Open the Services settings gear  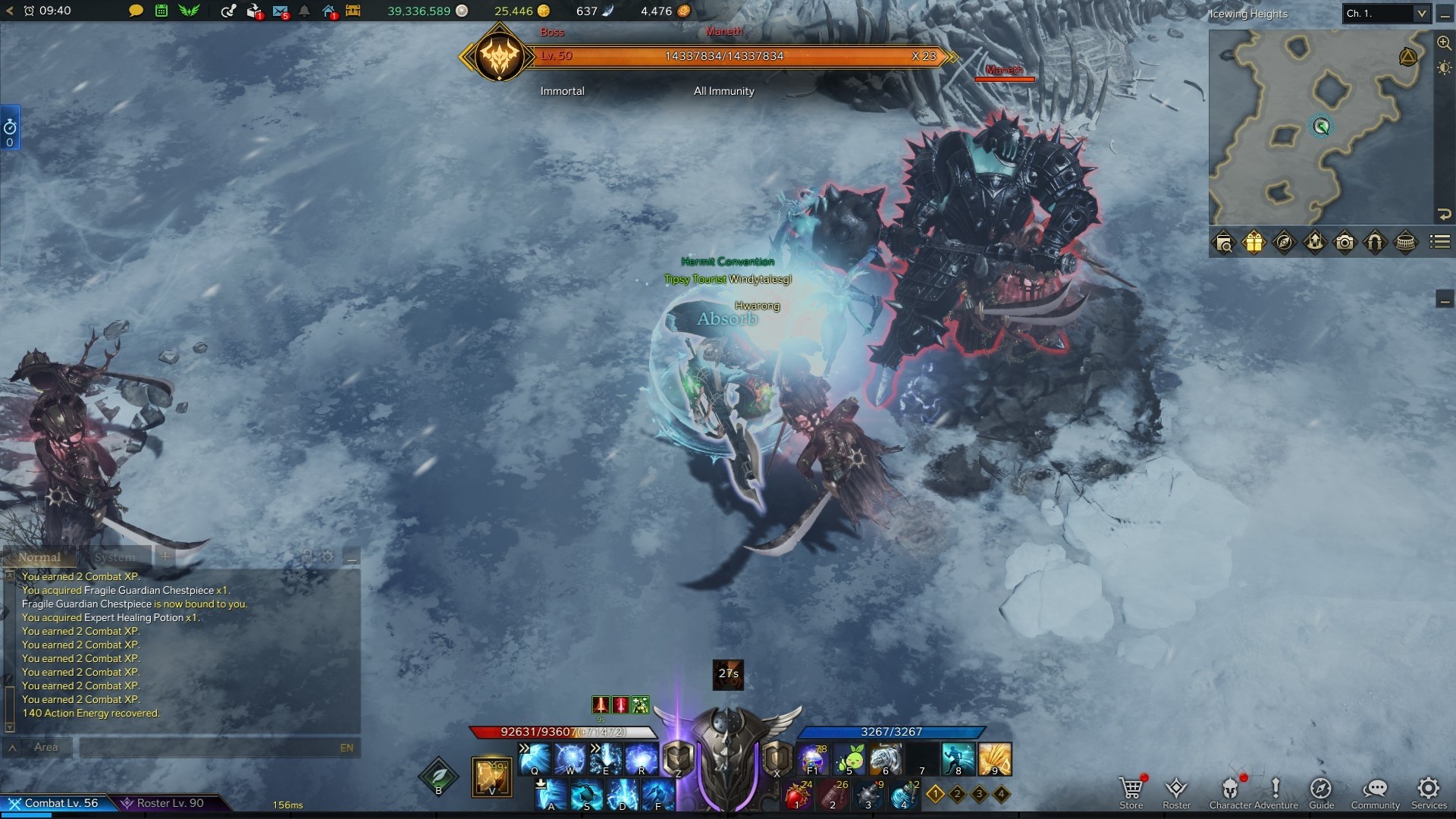point(1429,789)
